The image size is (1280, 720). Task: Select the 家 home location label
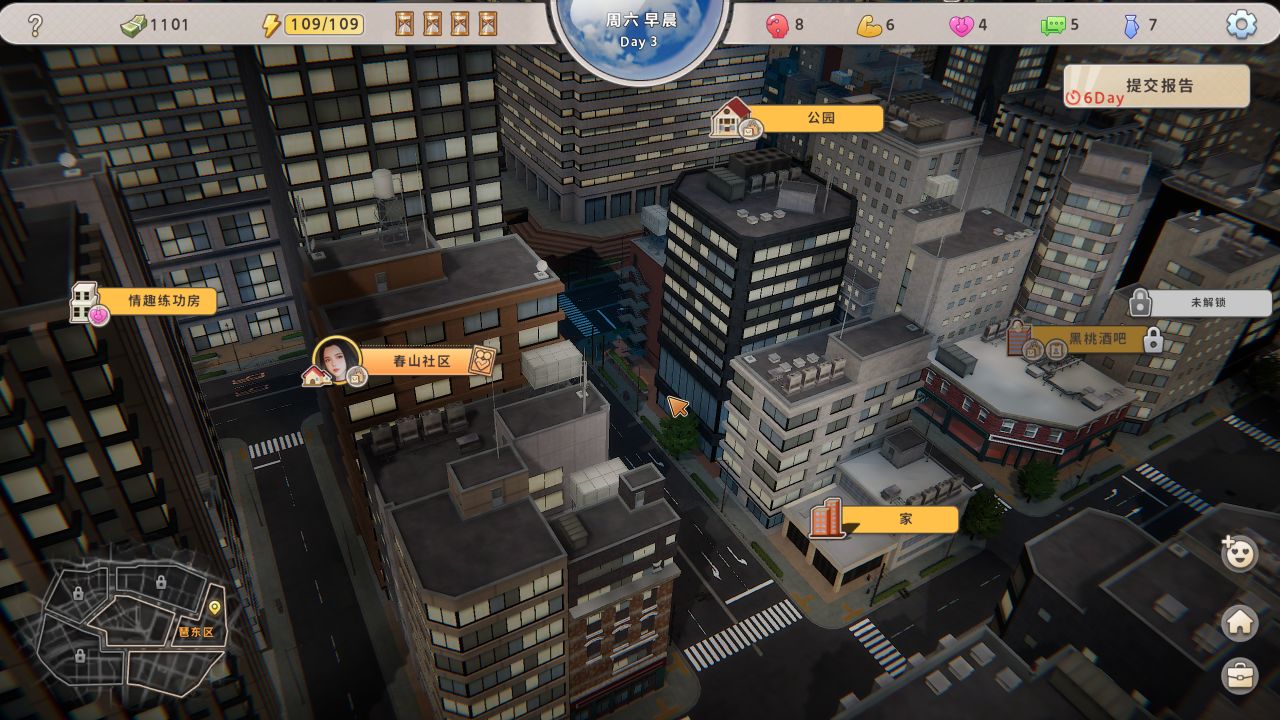click(x=903, y=520)
